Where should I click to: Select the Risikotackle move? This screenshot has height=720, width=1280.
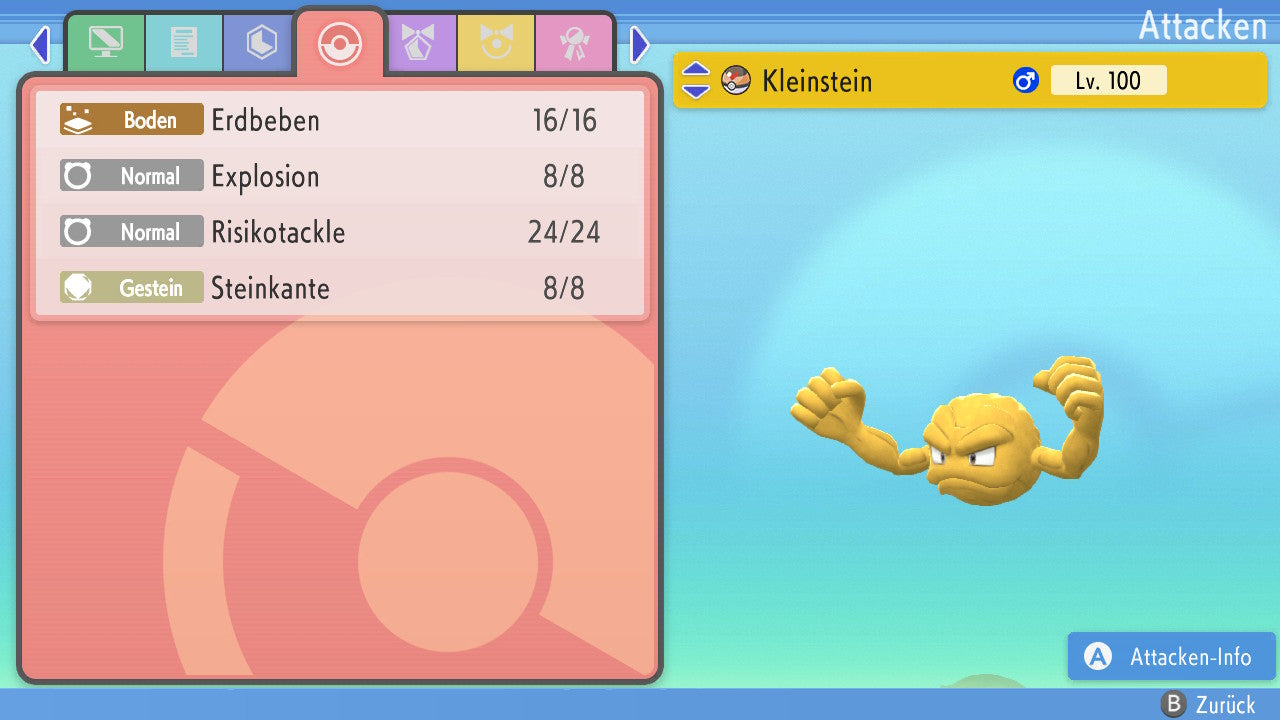coord(340,233)
